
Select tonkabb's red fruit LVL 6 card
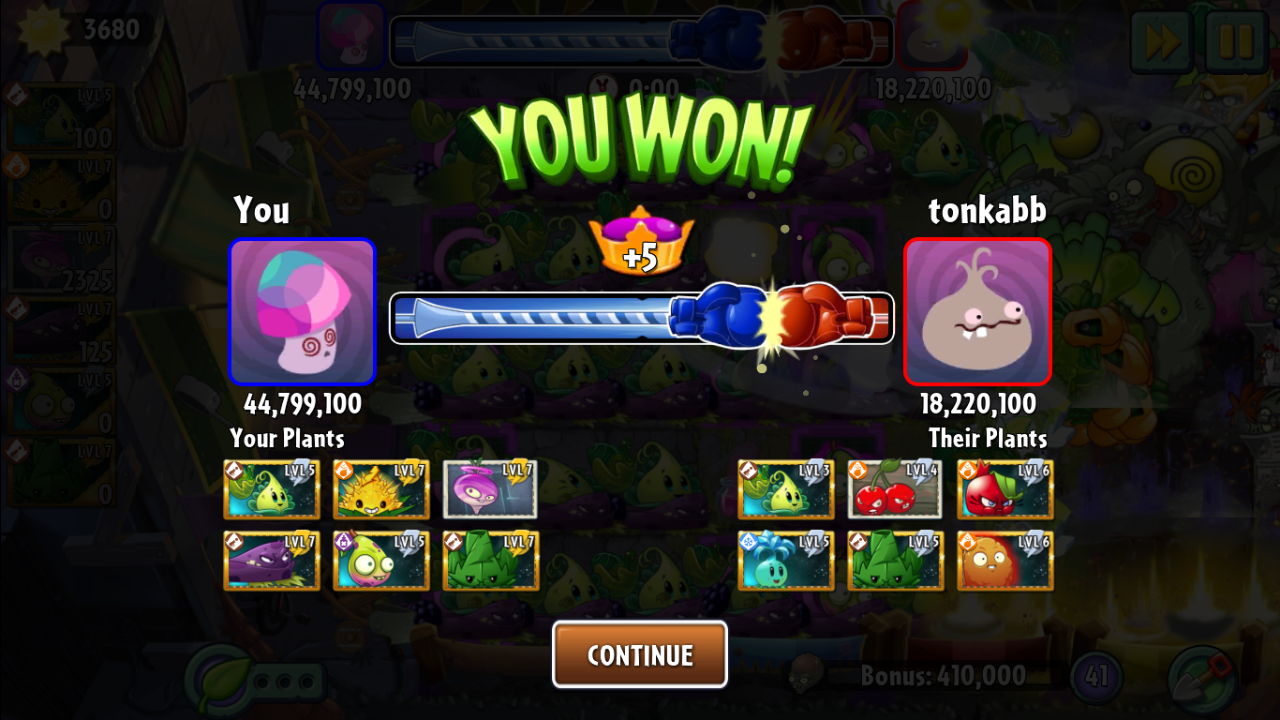coord(1005,489)
